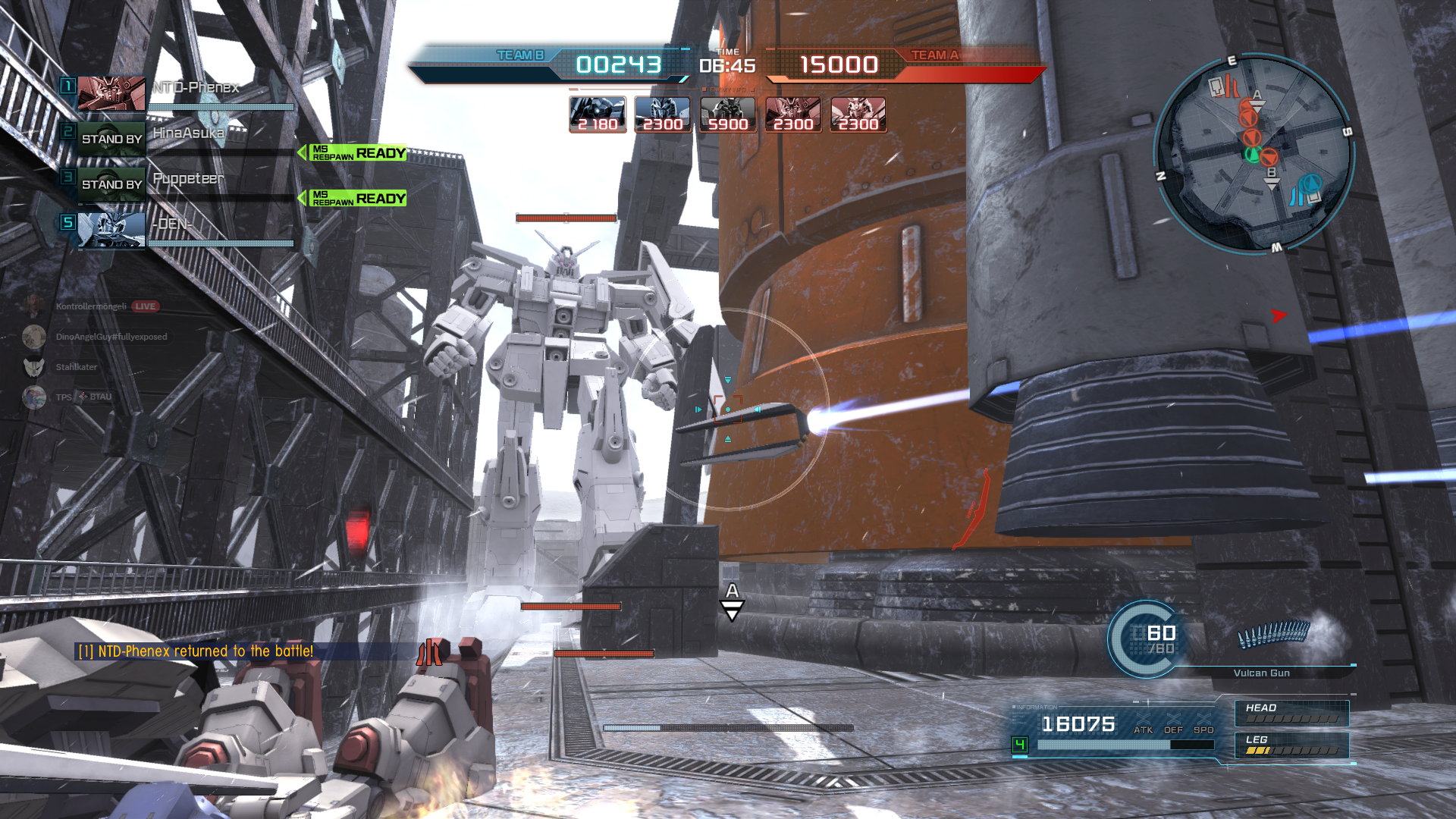The width and height of the screenshot is (1456, 819).
Task: Click DinoAngelGuy in the voice overlay
Action: [111, 337]
